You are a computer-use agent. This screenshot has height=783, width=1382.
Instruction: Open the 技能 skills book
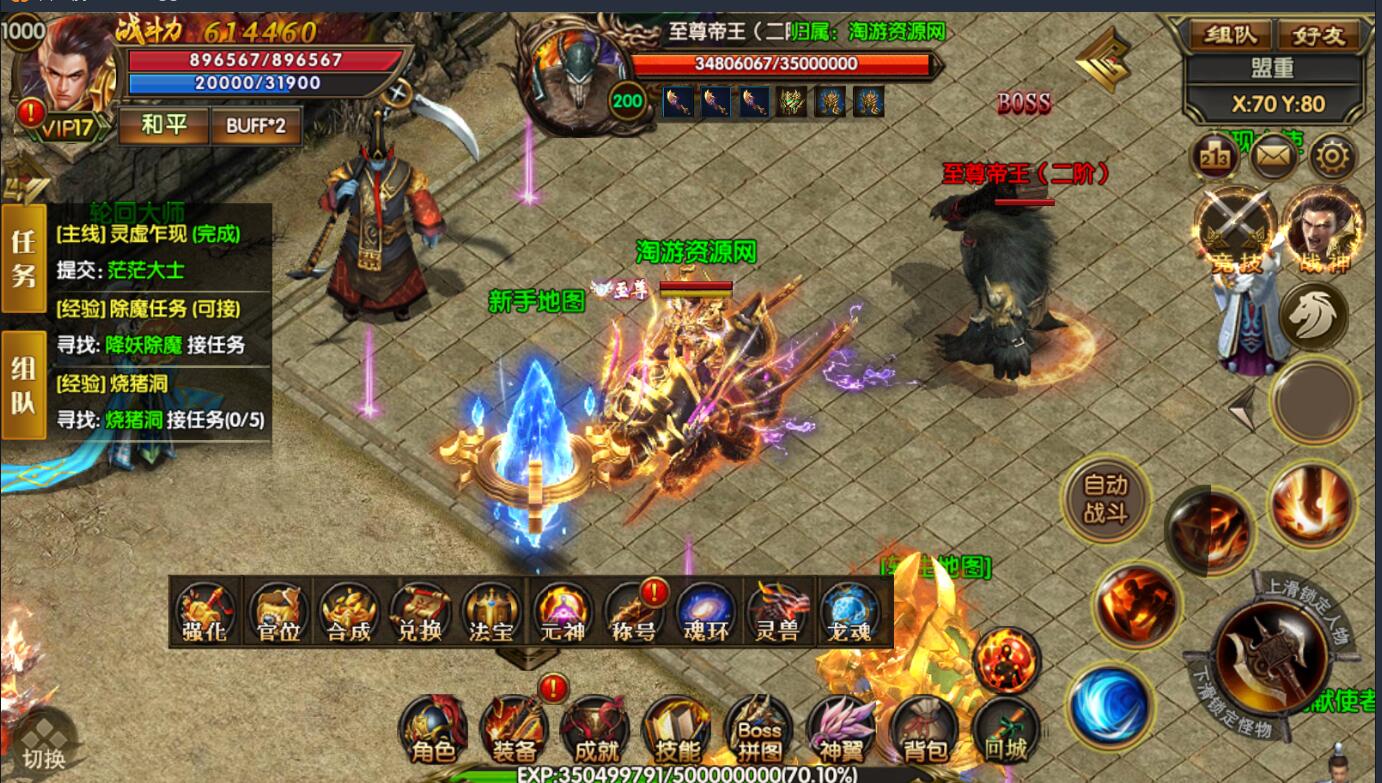point(676,728)
